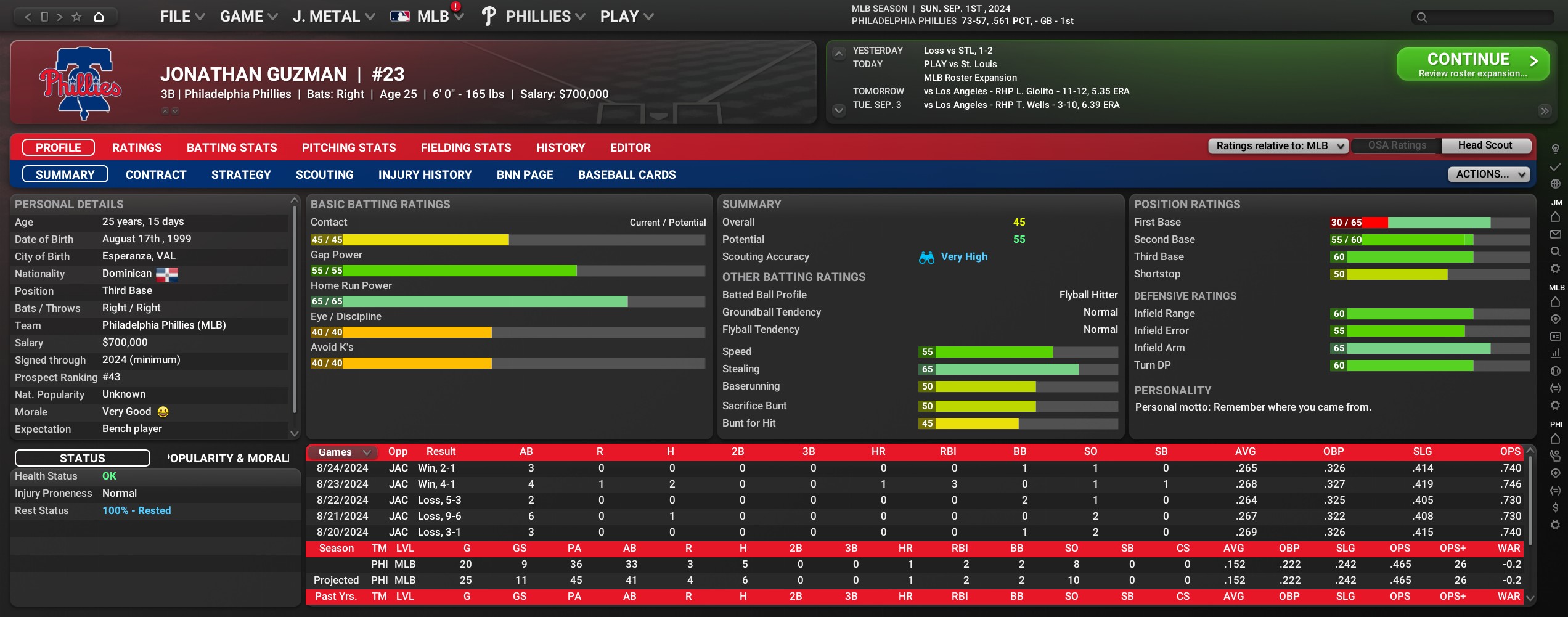Viewport: 1568px width, 617px height.
Task: Open the BATTING STATS tab
Action: 232,148
